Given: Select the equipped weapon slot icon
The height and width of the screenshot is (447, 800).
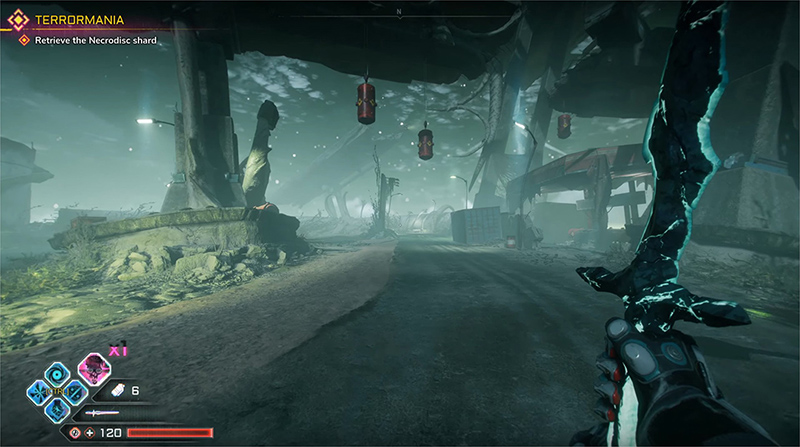Looking at the screenshot, I should pyautogui.click(x=101, y=412).
